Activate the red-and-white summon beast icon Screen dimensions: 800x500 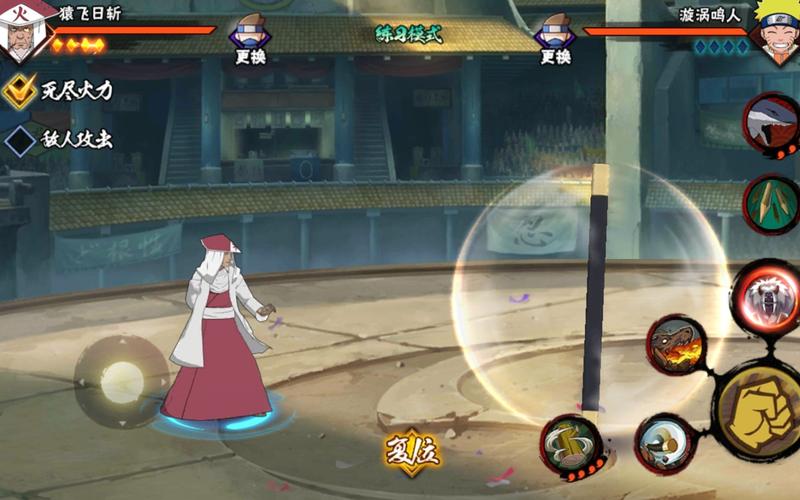click(x=771, y=124)
